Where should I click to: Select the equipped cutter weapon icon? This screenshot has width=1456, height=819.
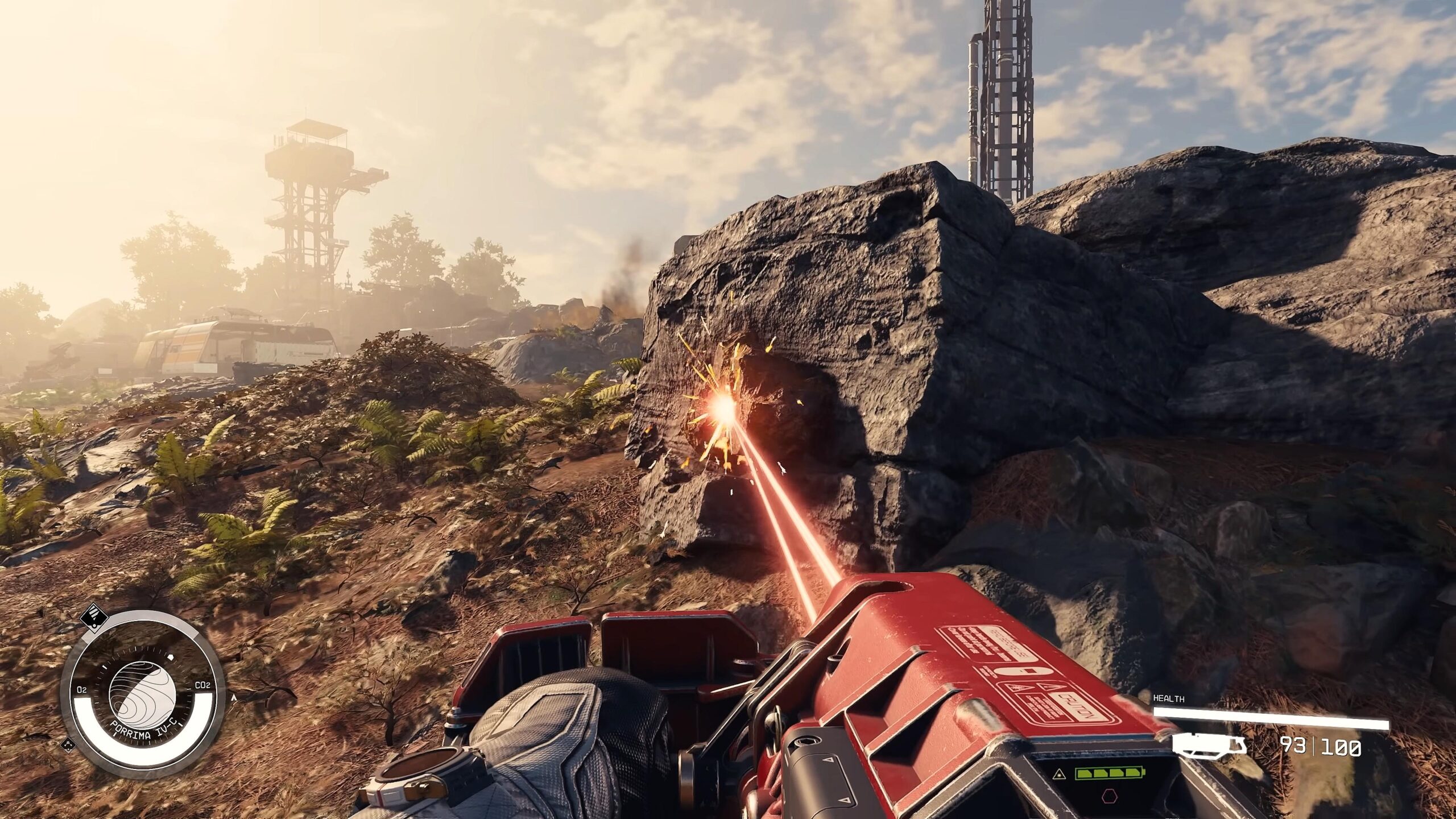pyautogui.click(x=1210, y=746)
